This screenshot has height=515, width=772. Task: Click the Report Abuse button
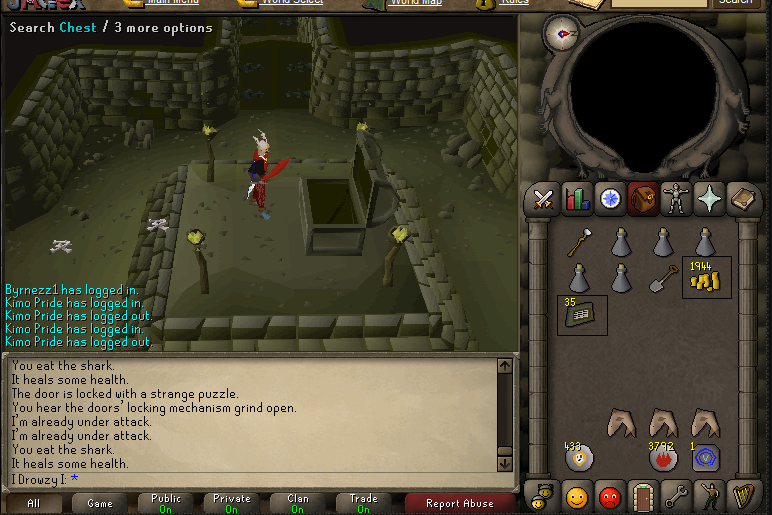pyautogui.click(x=460, y=503)
